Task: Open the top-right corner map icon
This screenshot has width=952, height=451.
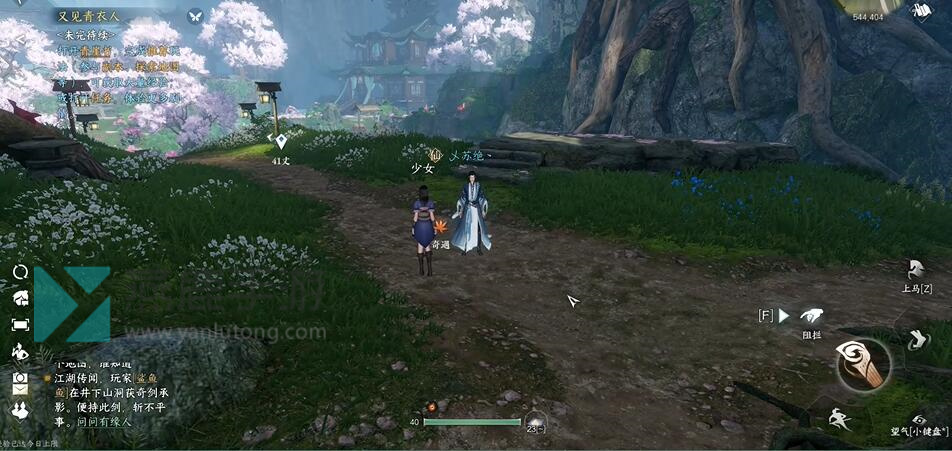Action: tap(922, 10)
